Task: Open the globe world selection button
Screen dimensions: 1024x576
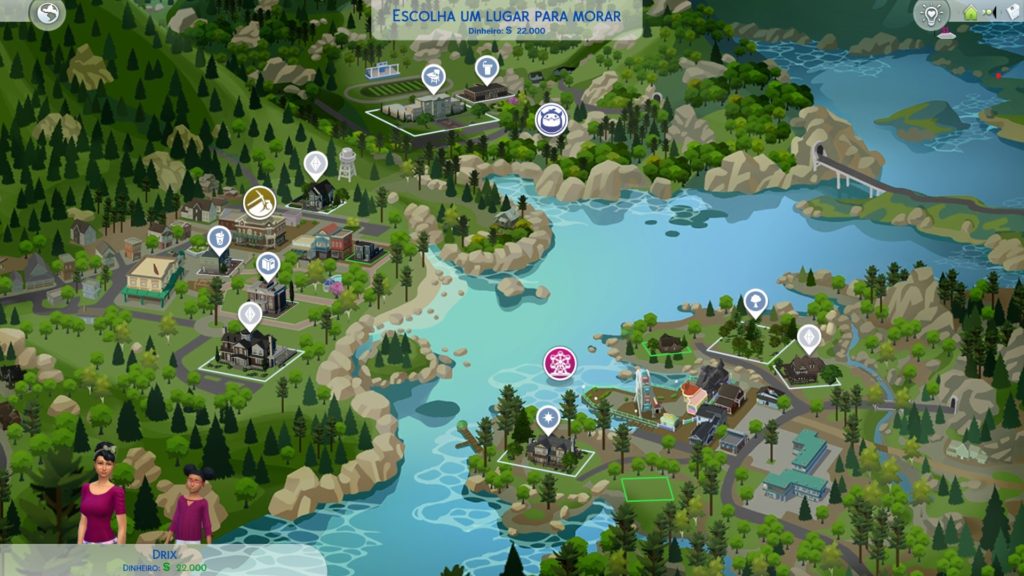Action: [x=47, y=13]
